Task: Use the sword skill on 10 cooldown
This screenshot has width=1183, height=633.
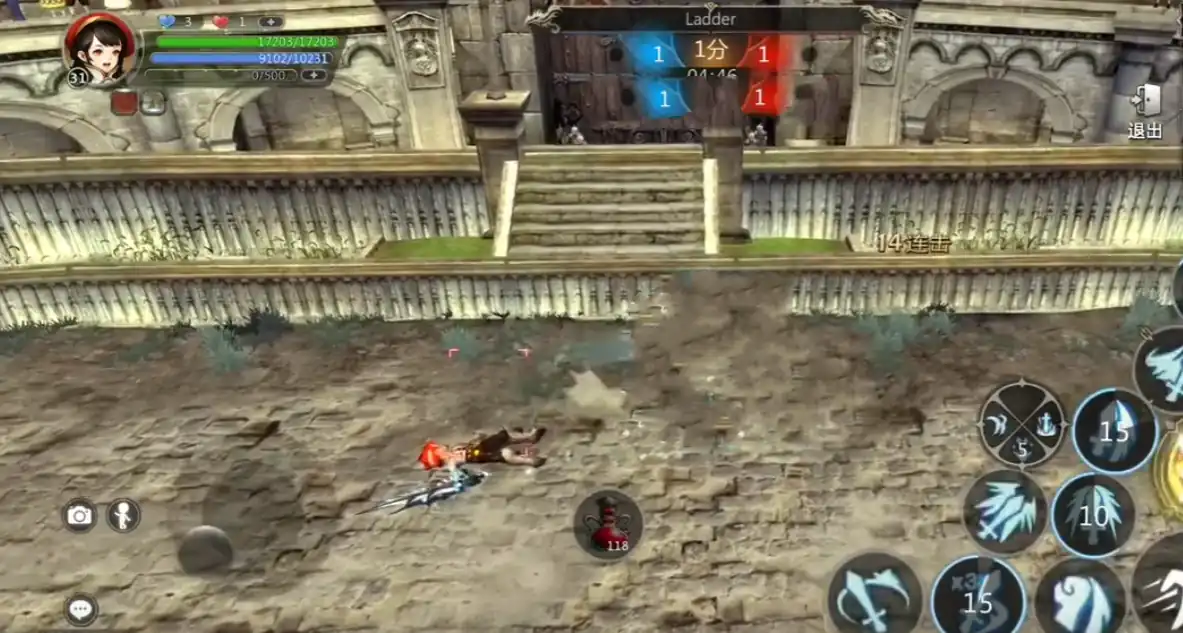Action: coord(1093,515)
